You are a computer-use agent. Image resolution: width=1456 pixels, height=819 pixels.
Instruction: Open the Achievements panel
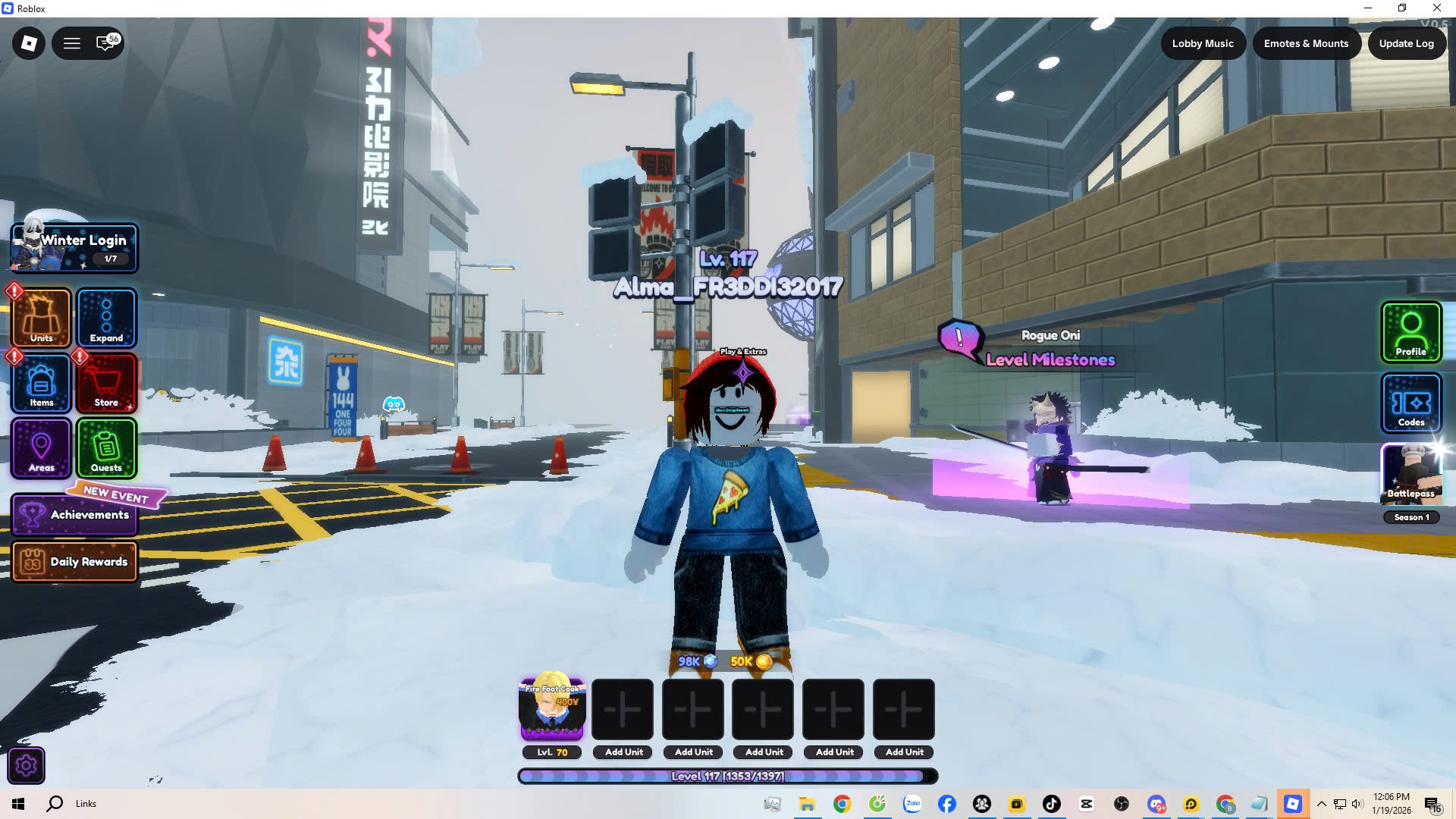(x=74, y=515)
